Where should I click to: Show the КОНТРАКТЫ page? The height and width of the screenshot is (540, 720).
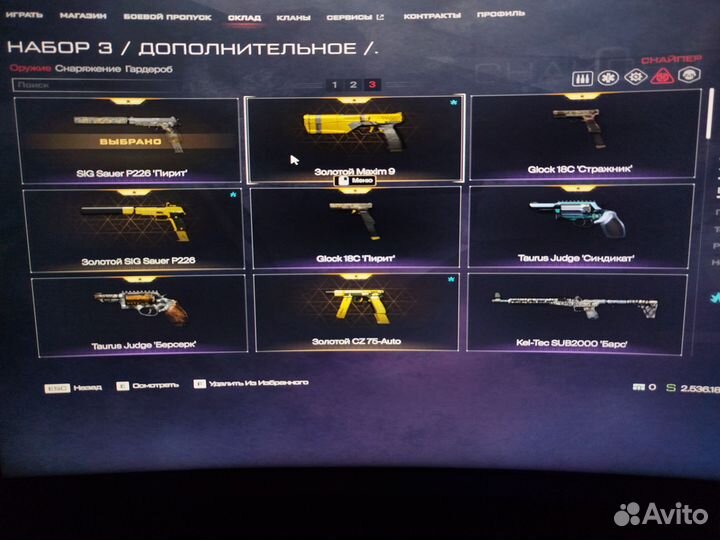[432, 17]
